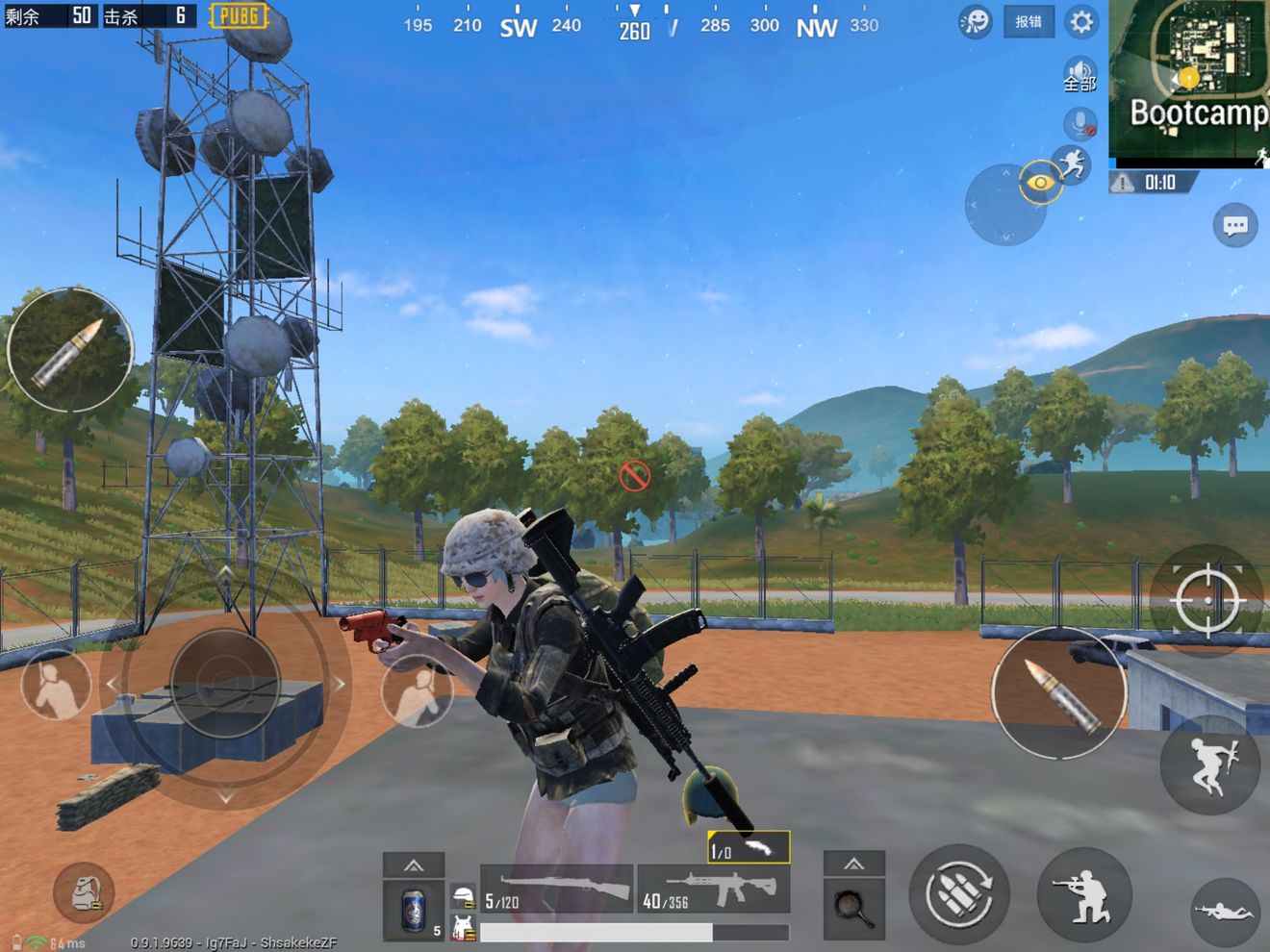Reload using the bullets reload button
The width and height of the screenshot is (1270, 952).
[x=958, y=894]
